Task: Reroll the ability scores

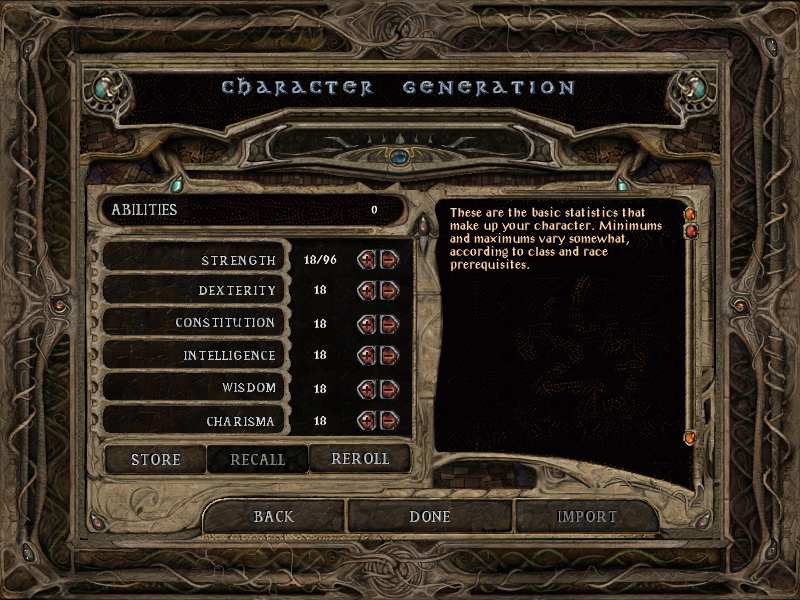Action: pyautogui.click(x=359, y=460)
